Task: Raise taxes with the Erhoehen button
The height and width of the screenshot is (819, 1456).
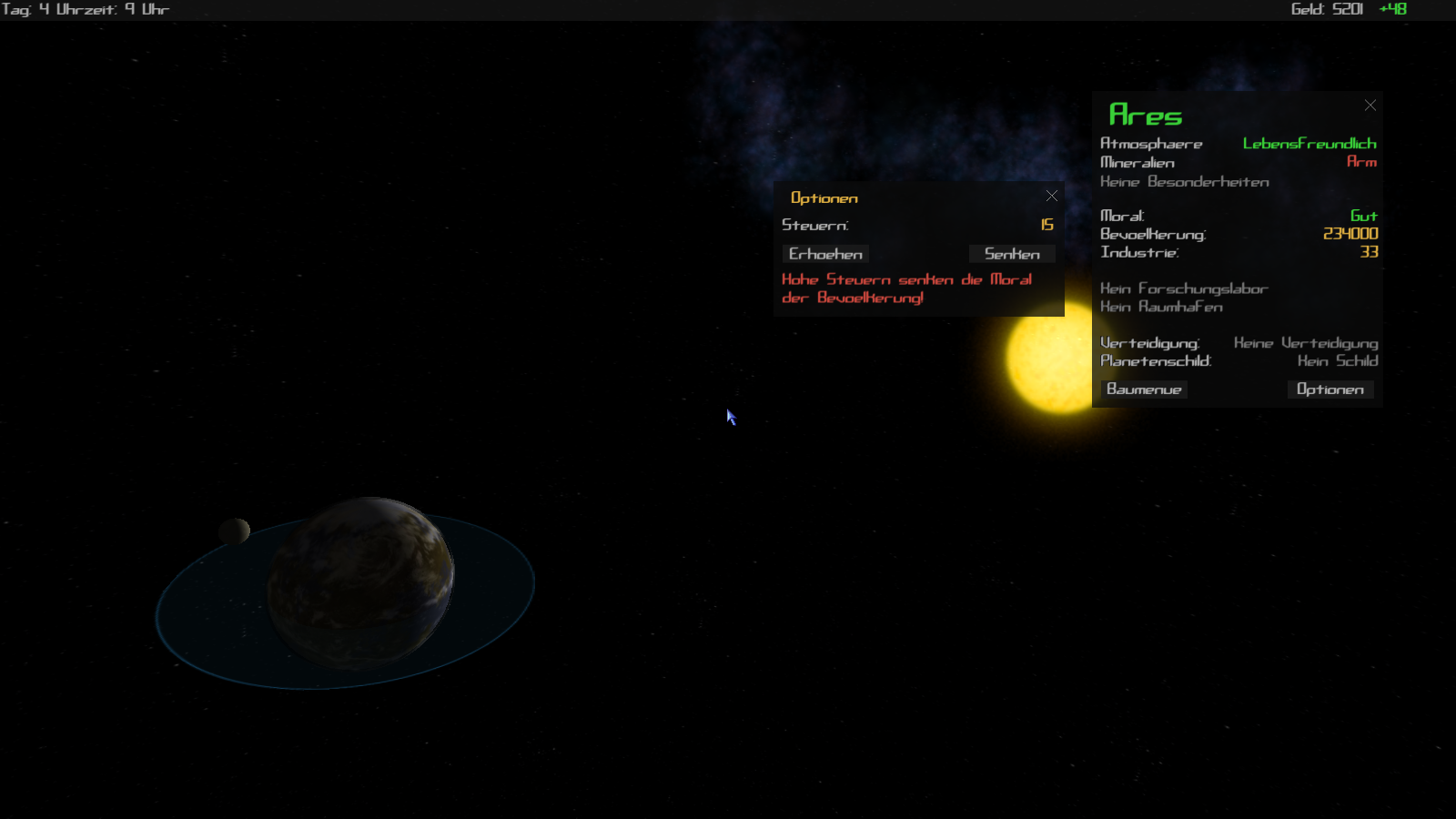Action: [x=825, y=254]
